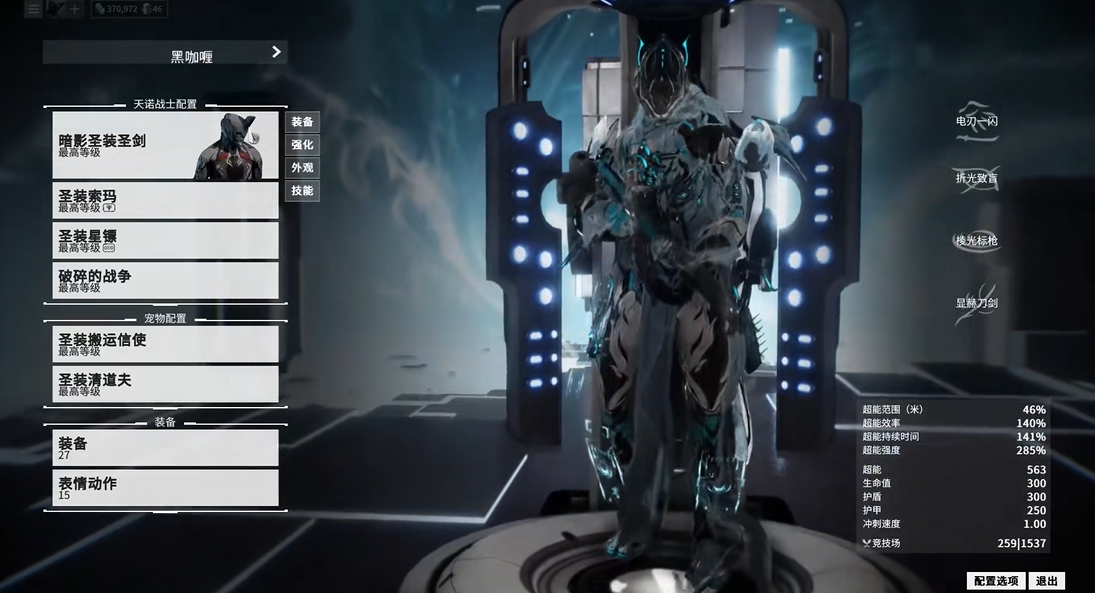Open 配置选项 loadout options
1095x593 pixels.
pos(996,581)
